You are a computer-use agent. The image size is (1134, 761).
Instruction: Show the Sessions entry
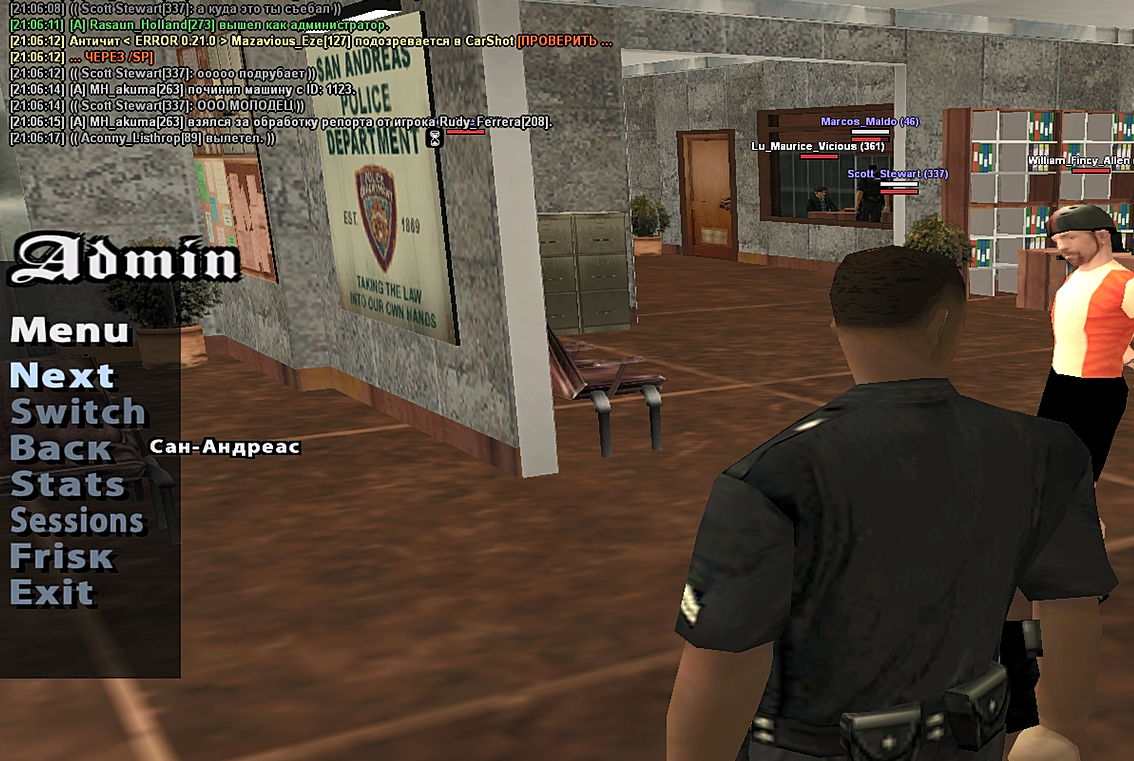tap(77, 521)
